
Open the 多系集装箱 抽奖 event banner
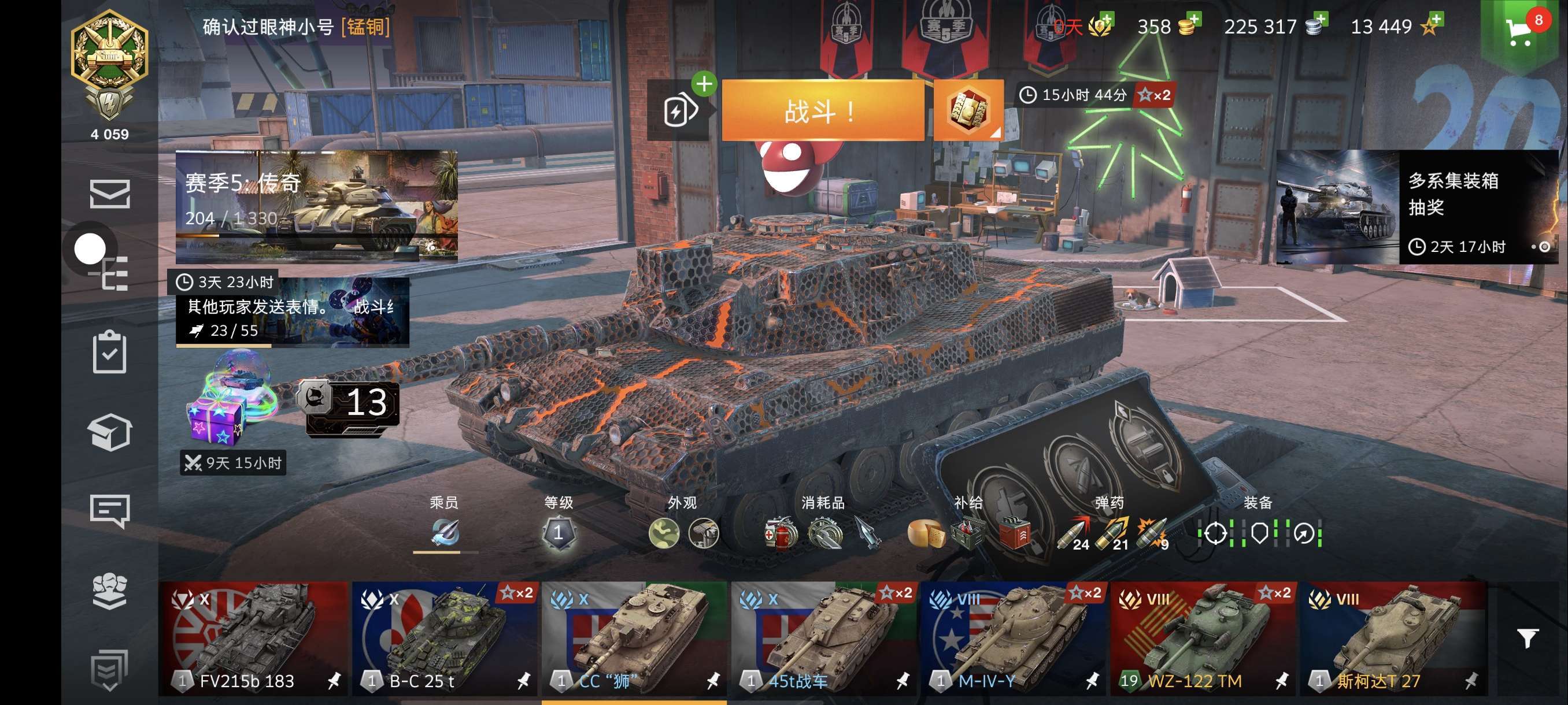pyautogui.click(x=1417, y=207)
